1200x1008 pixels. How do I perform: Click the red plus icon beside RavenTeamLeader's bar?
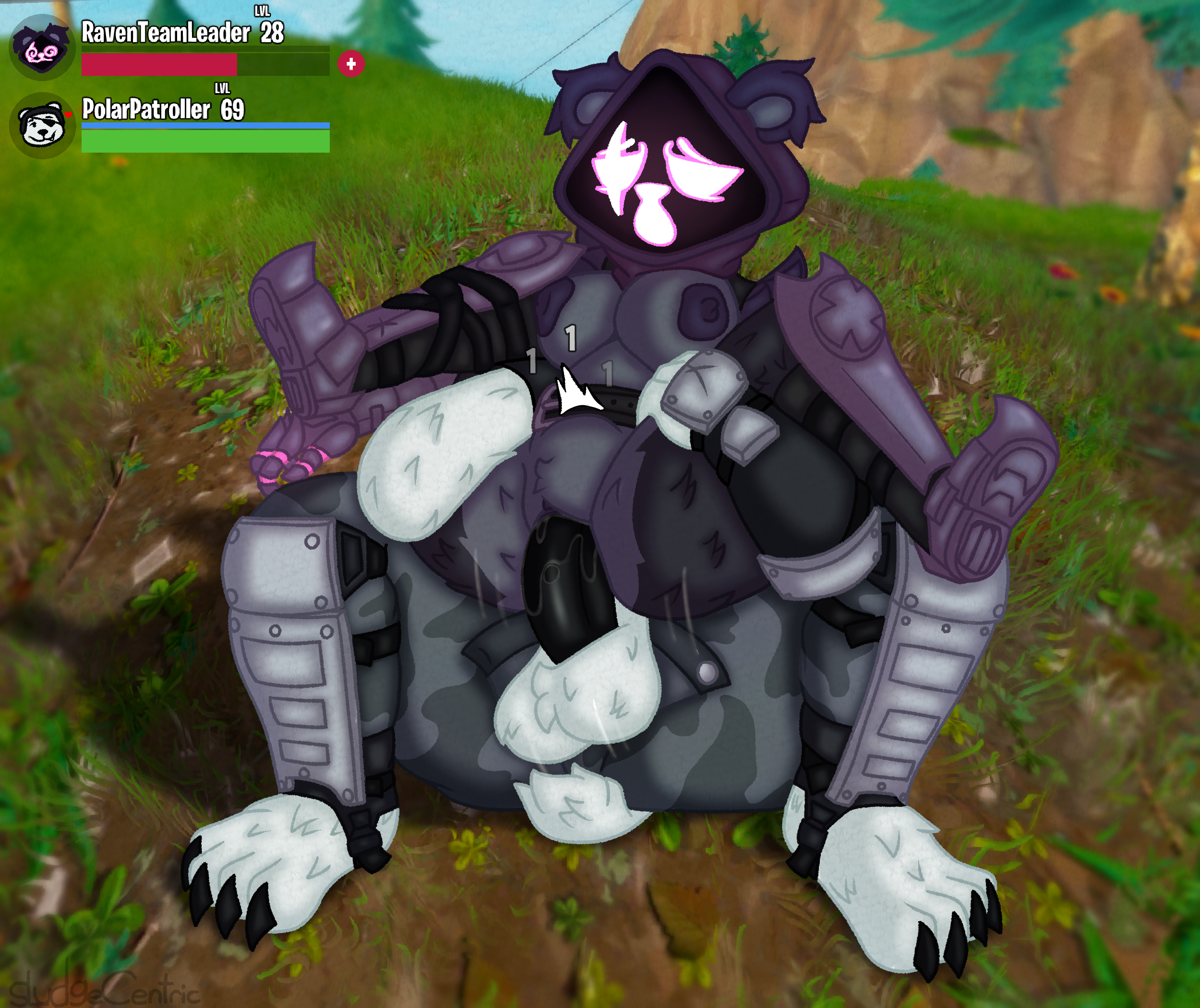pyautogui.click(x=351, y=63)
